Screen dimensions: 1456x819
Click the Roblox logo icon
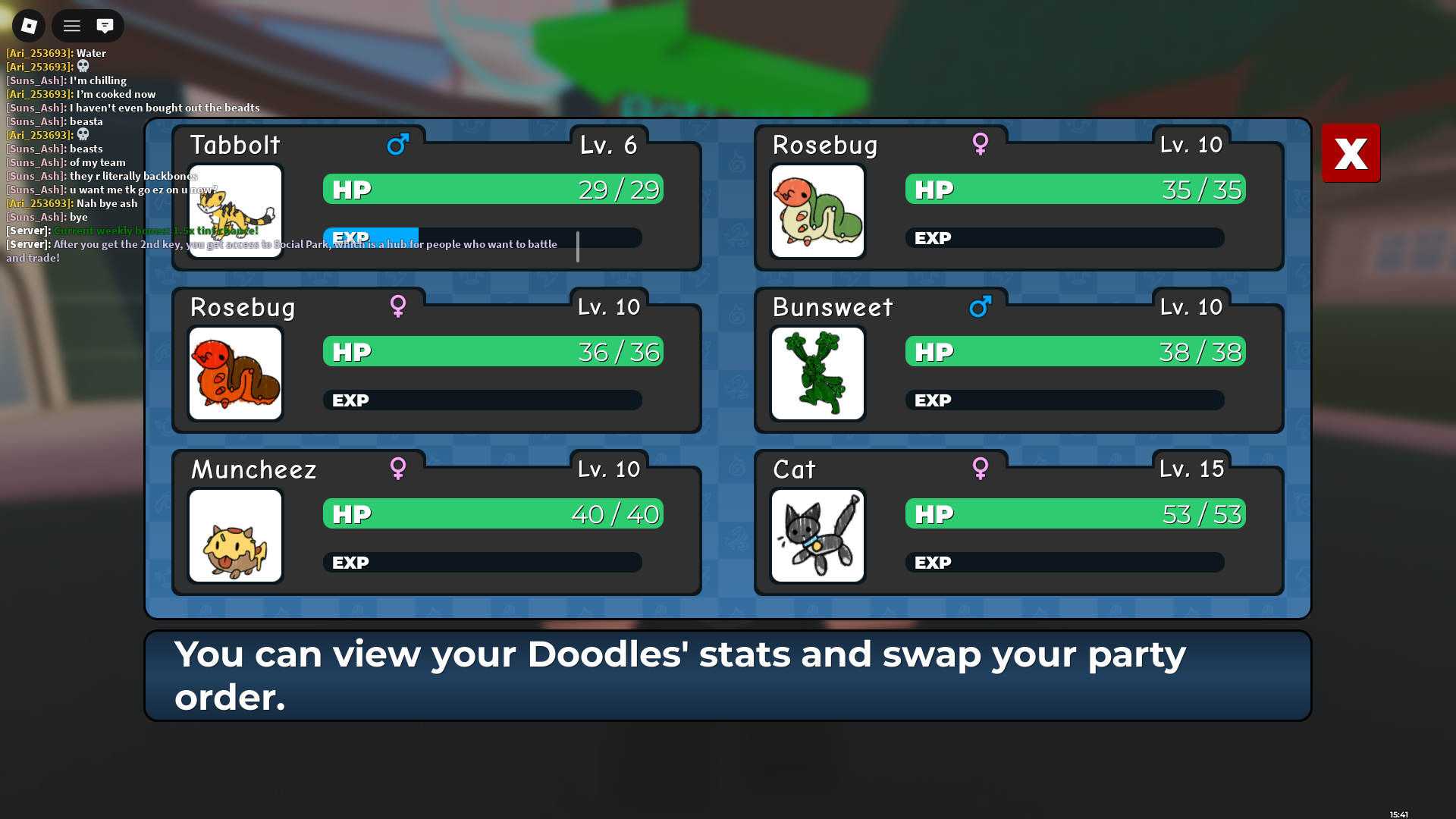click(28, 25)
